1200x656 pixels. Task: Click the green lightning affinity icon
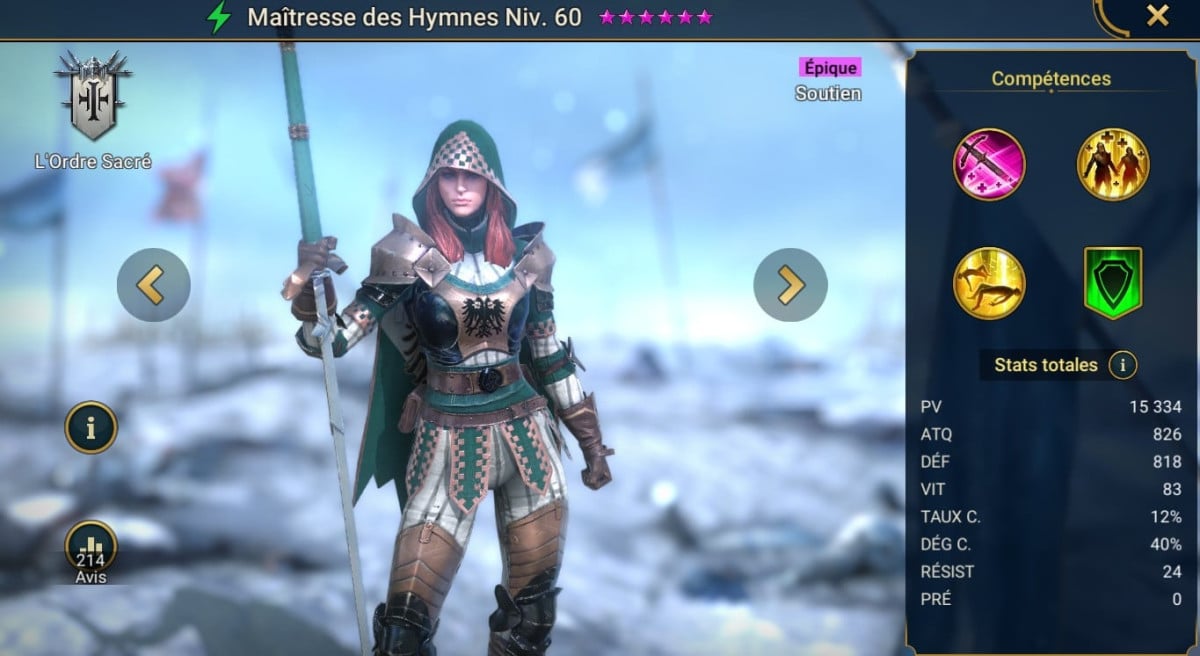[218, 17]
